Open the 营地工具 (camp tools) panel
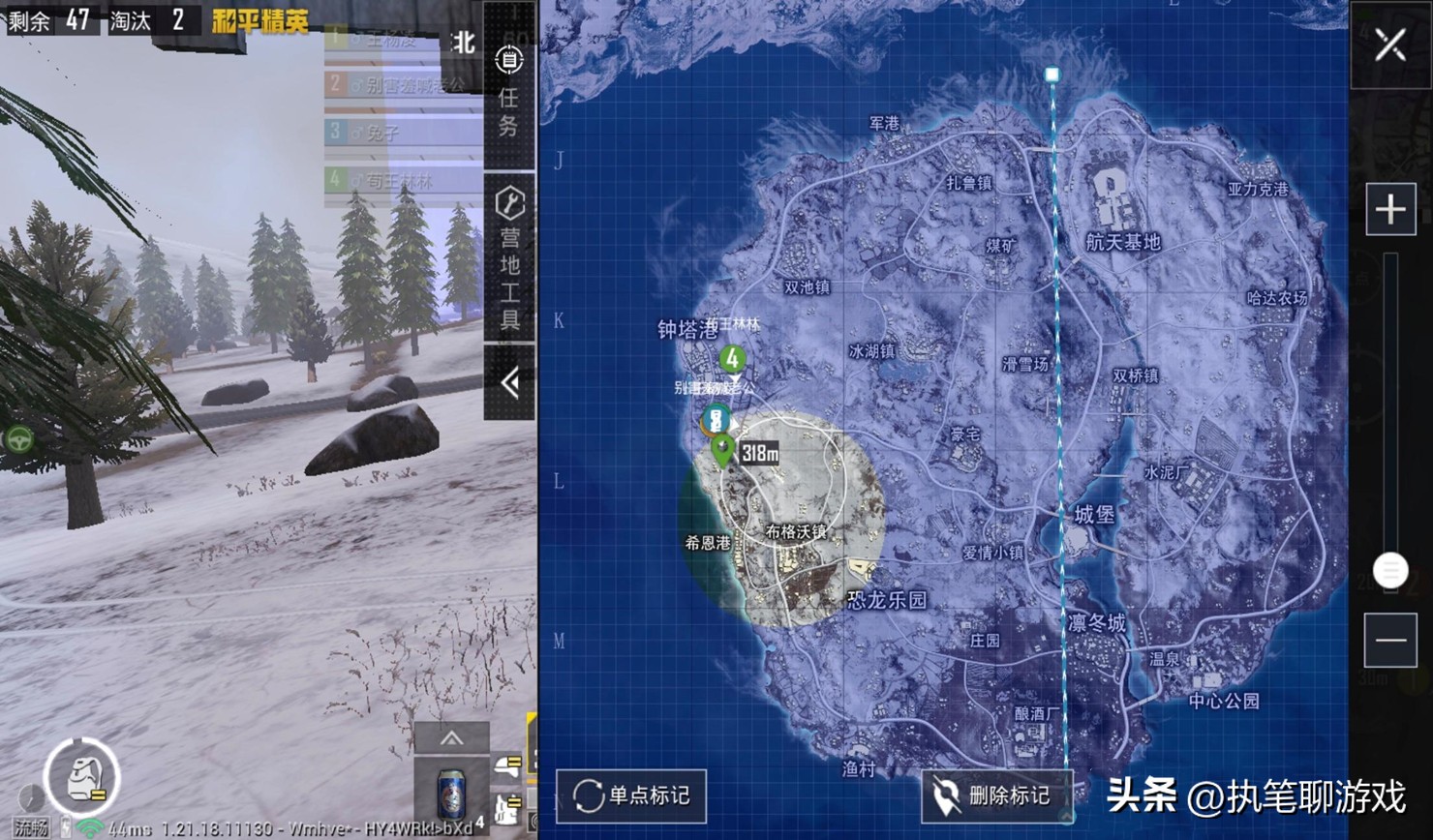Screen dimensions: 1433x840 coord(508,240)
